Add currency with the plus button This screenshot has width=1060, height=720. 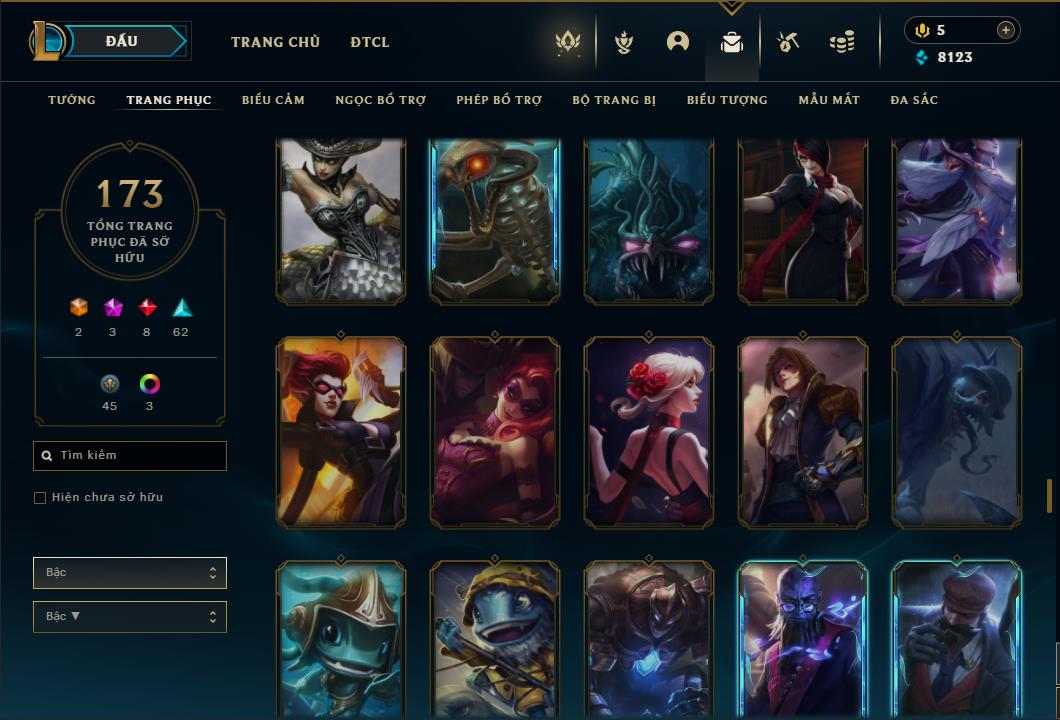pyautogui.click(x=1006, y=30)
